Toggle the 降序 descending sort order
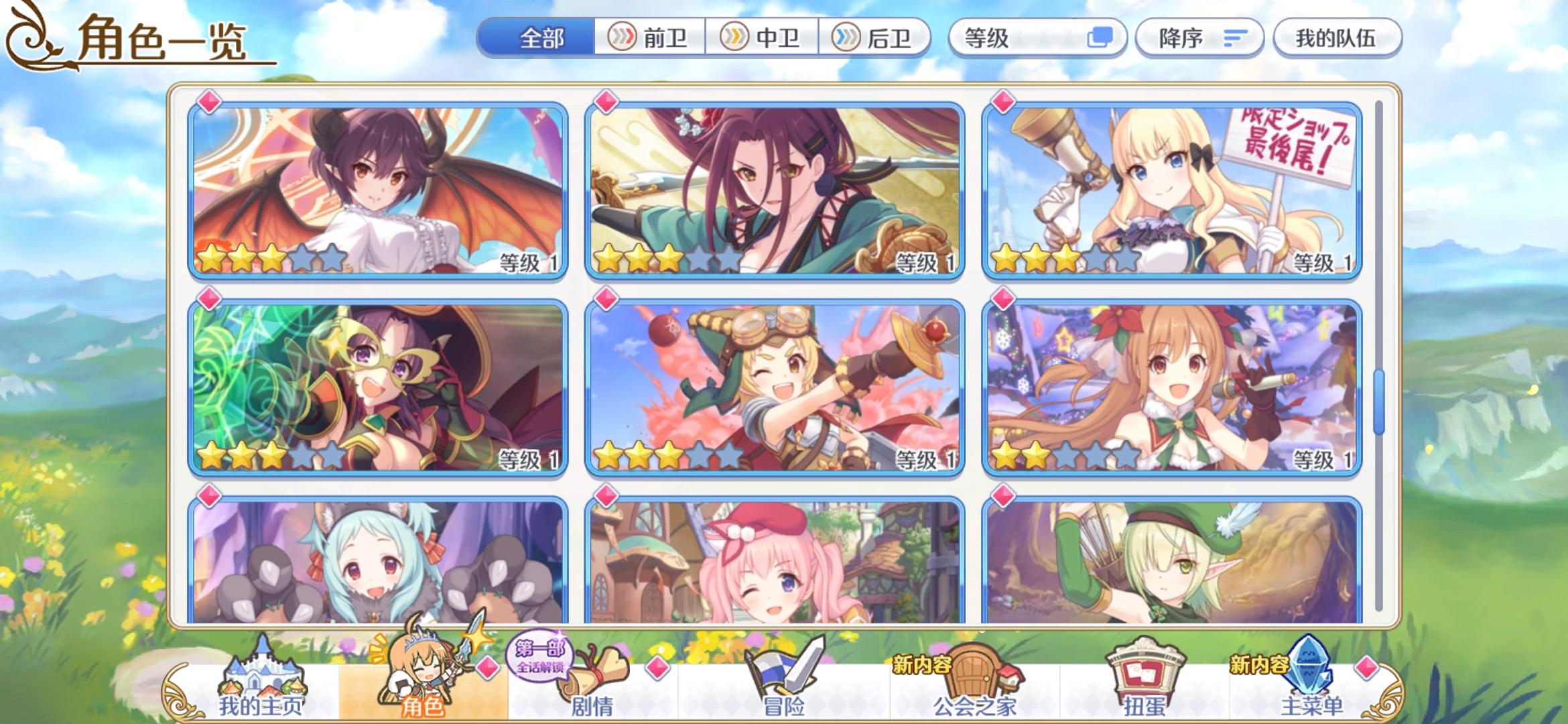 point(1199,38)
